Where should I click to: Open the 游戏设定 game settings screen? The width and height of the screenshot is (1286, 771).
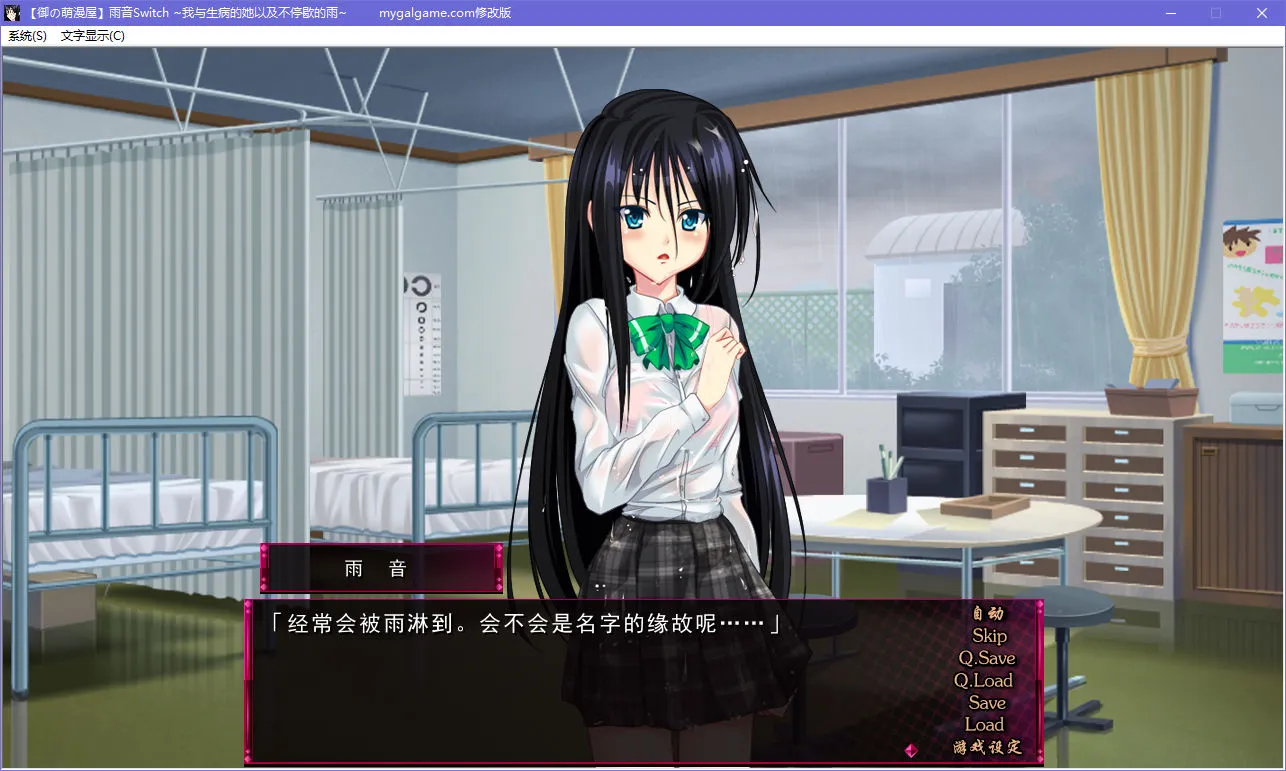point(985,748)
